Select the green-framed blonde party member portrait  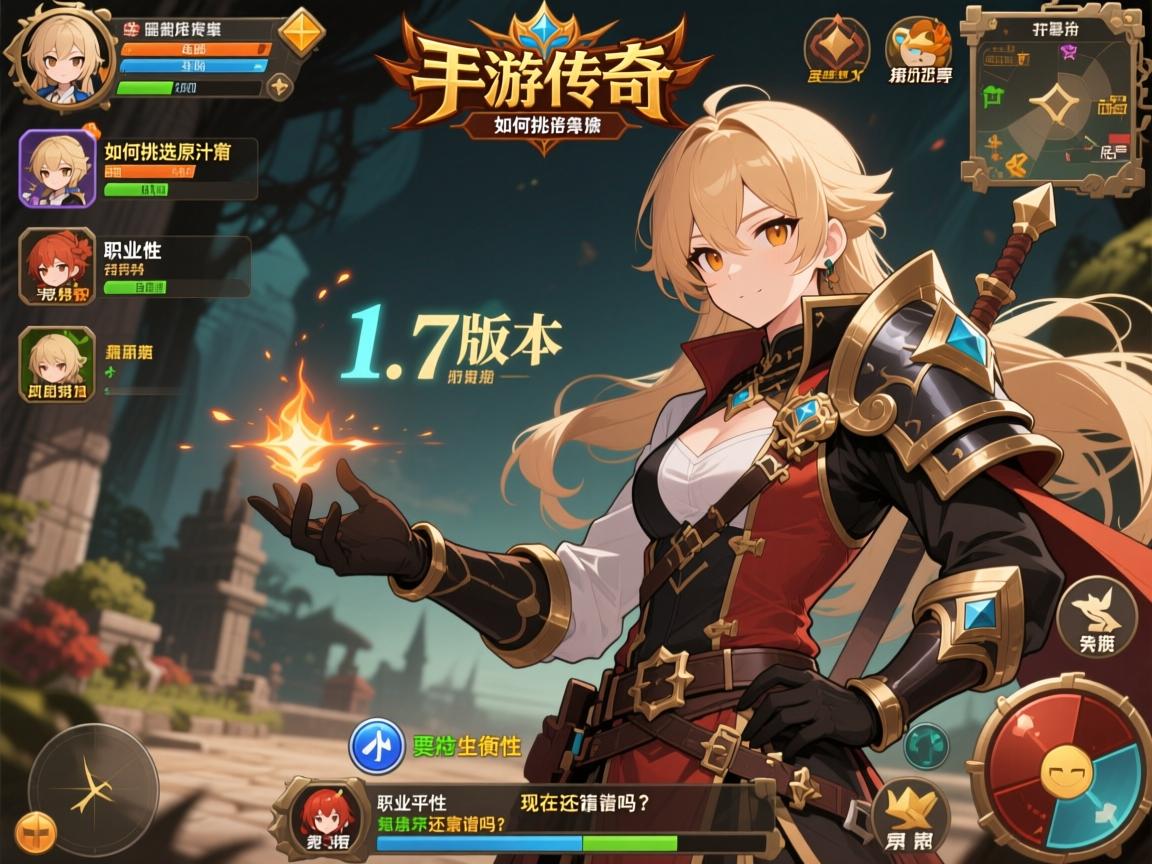(x=57, y=364)
